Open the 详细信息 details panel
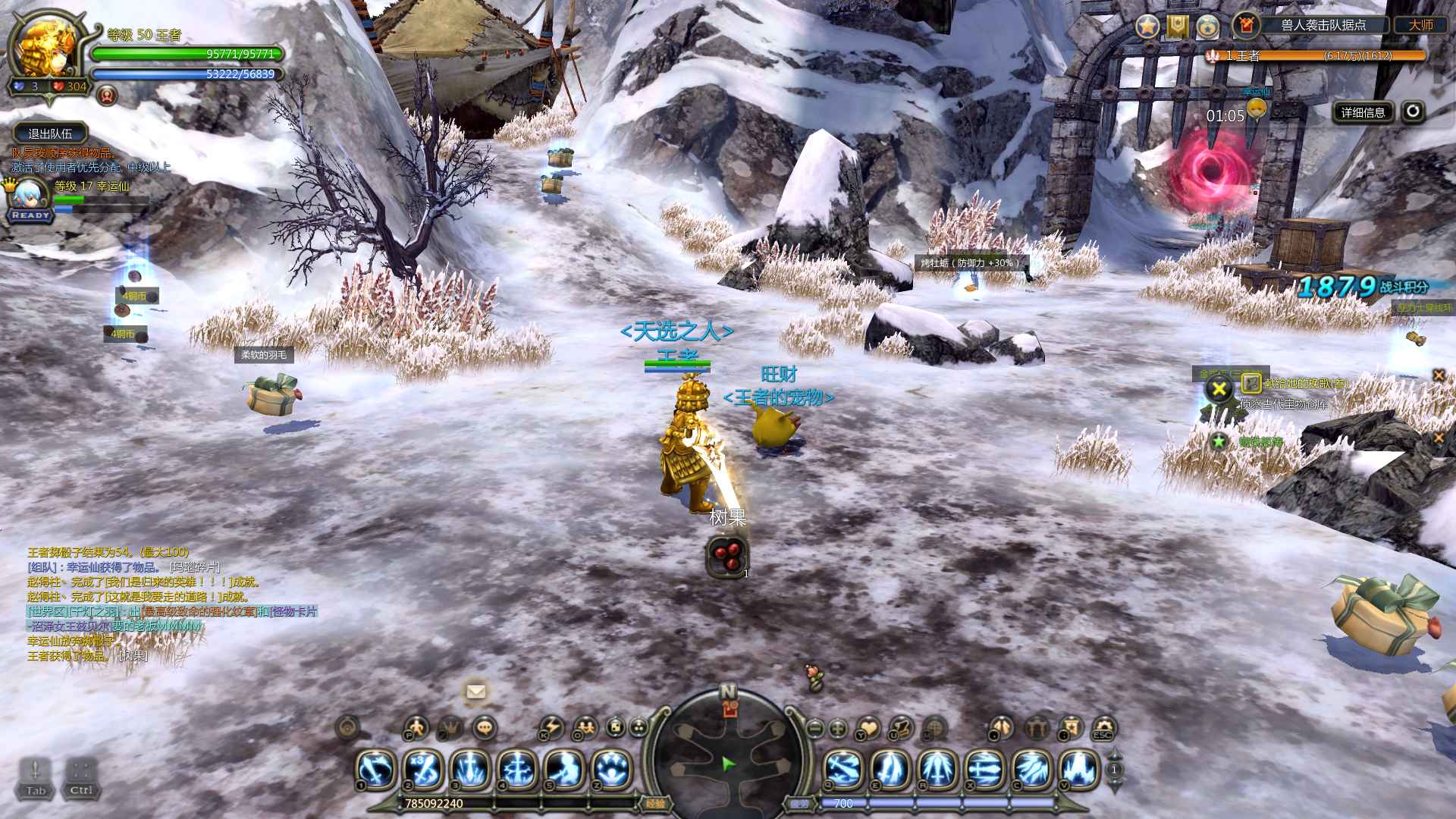This screenshot has width=1456, height=819. coord(1363,112)
